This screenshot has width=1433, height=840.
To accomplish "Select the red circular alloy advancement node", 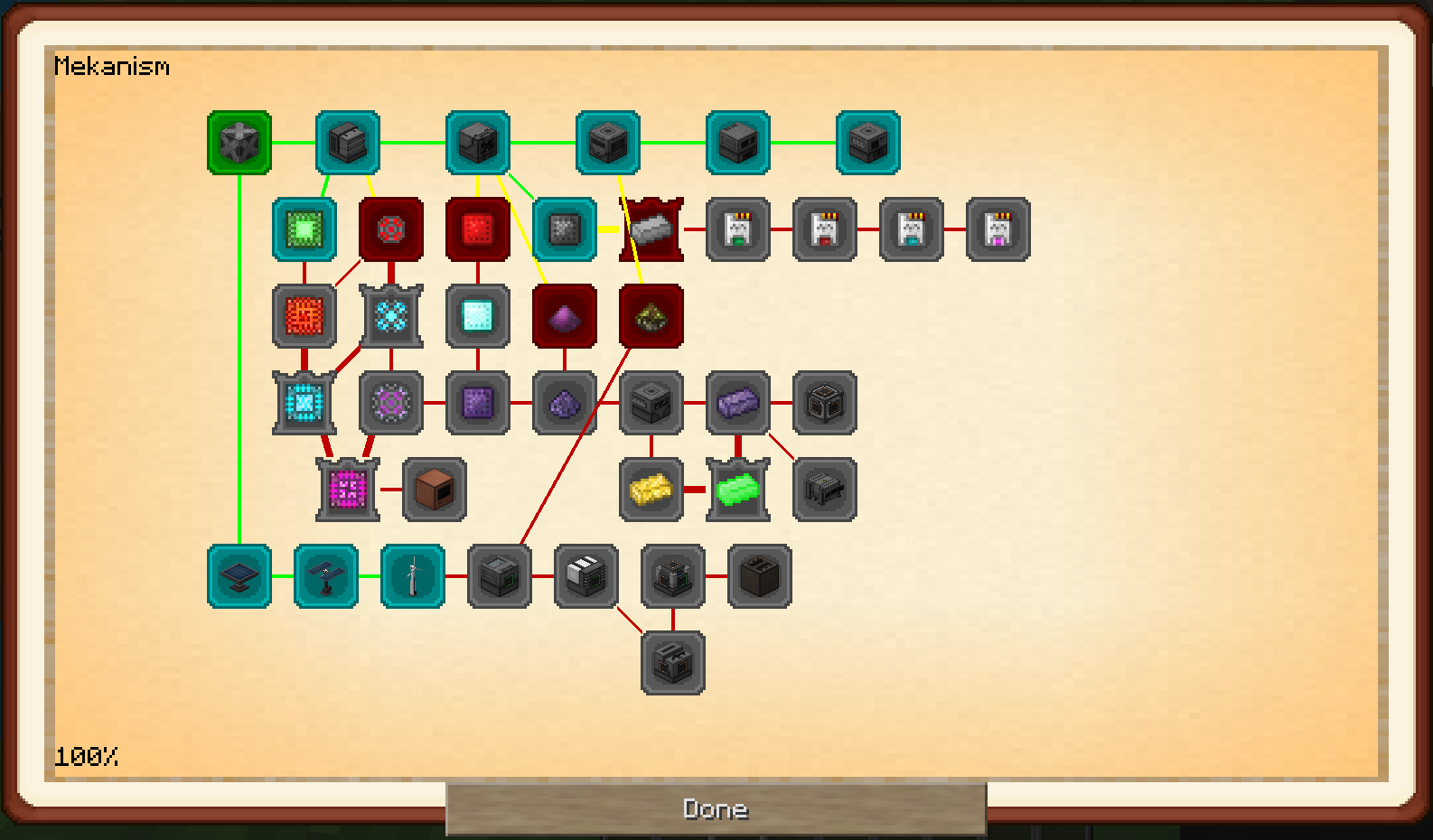I will pos(391,229).
